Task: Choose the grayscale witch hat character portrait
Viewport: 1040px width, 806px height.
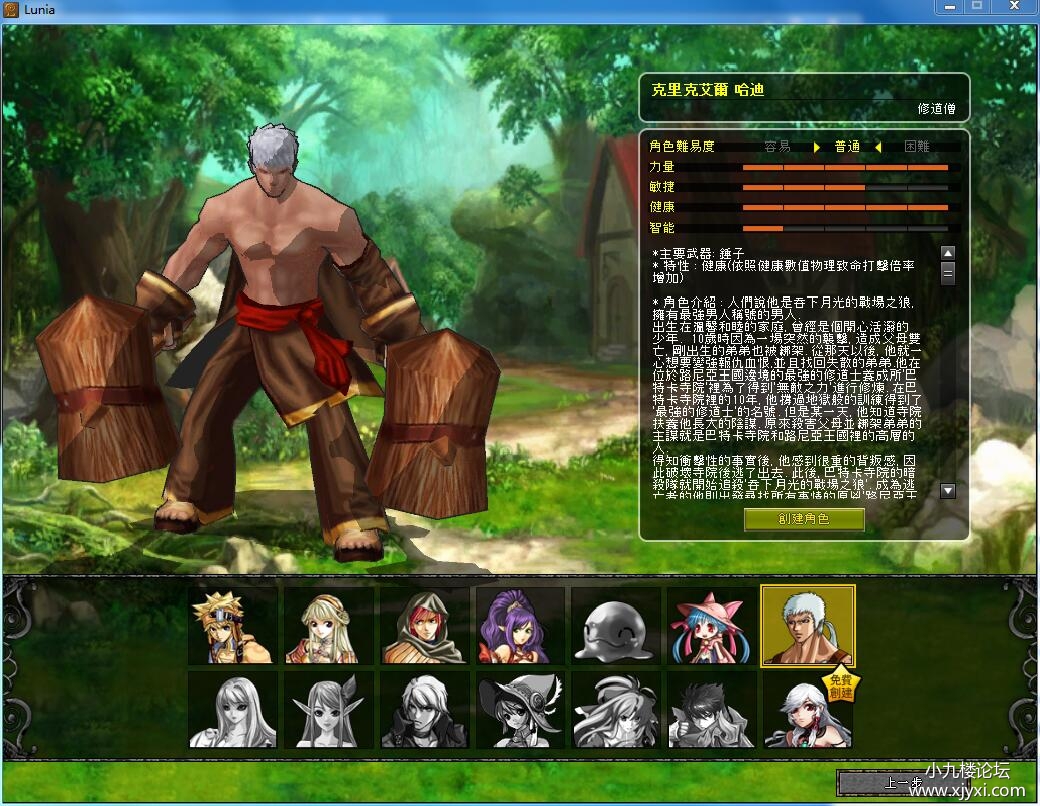Action: pyautogui.click(x=520, y=710)
